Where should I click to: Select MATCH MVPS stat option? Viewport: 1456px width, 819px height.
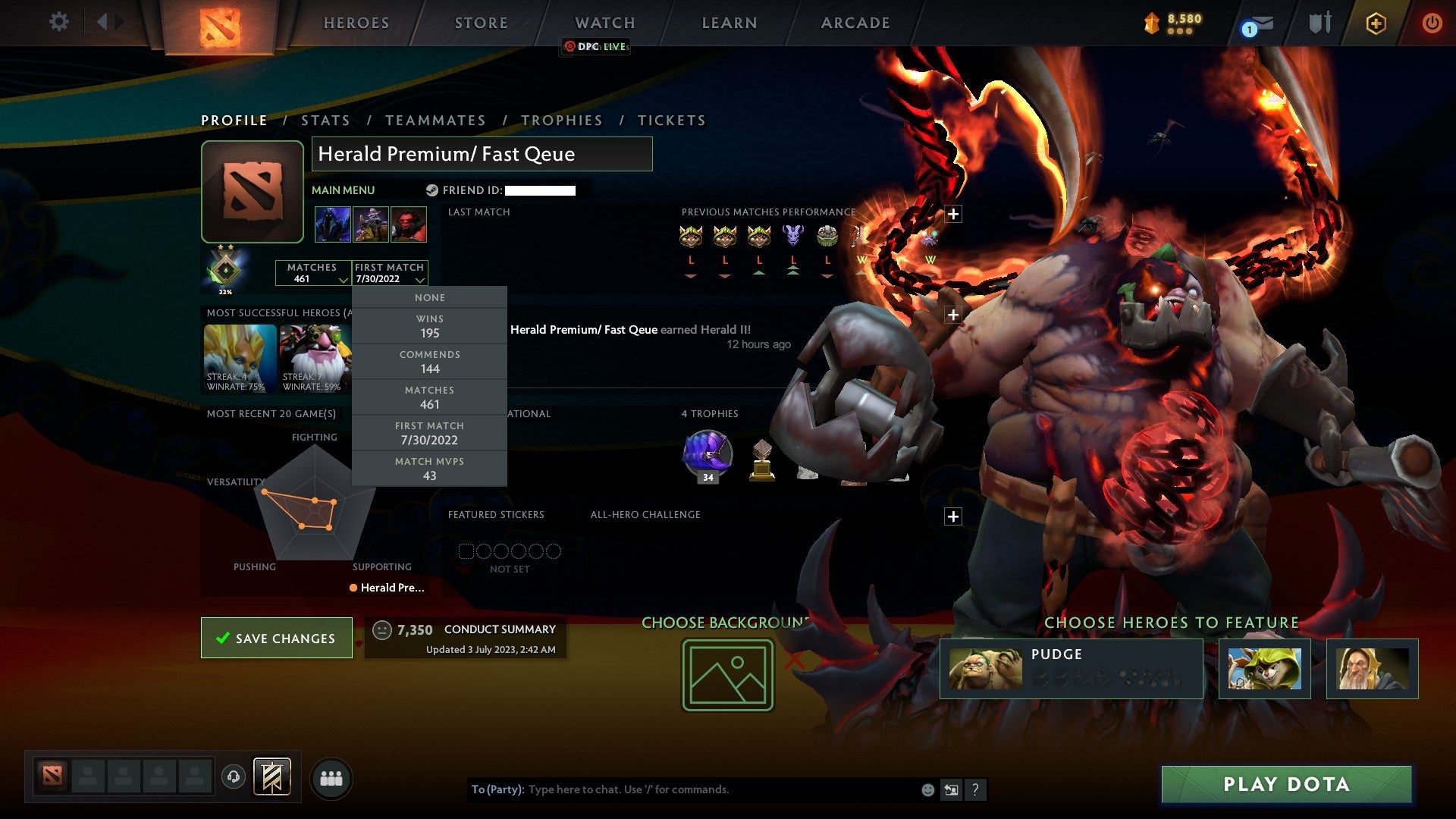pyautogui.click(x=429, y=469)
